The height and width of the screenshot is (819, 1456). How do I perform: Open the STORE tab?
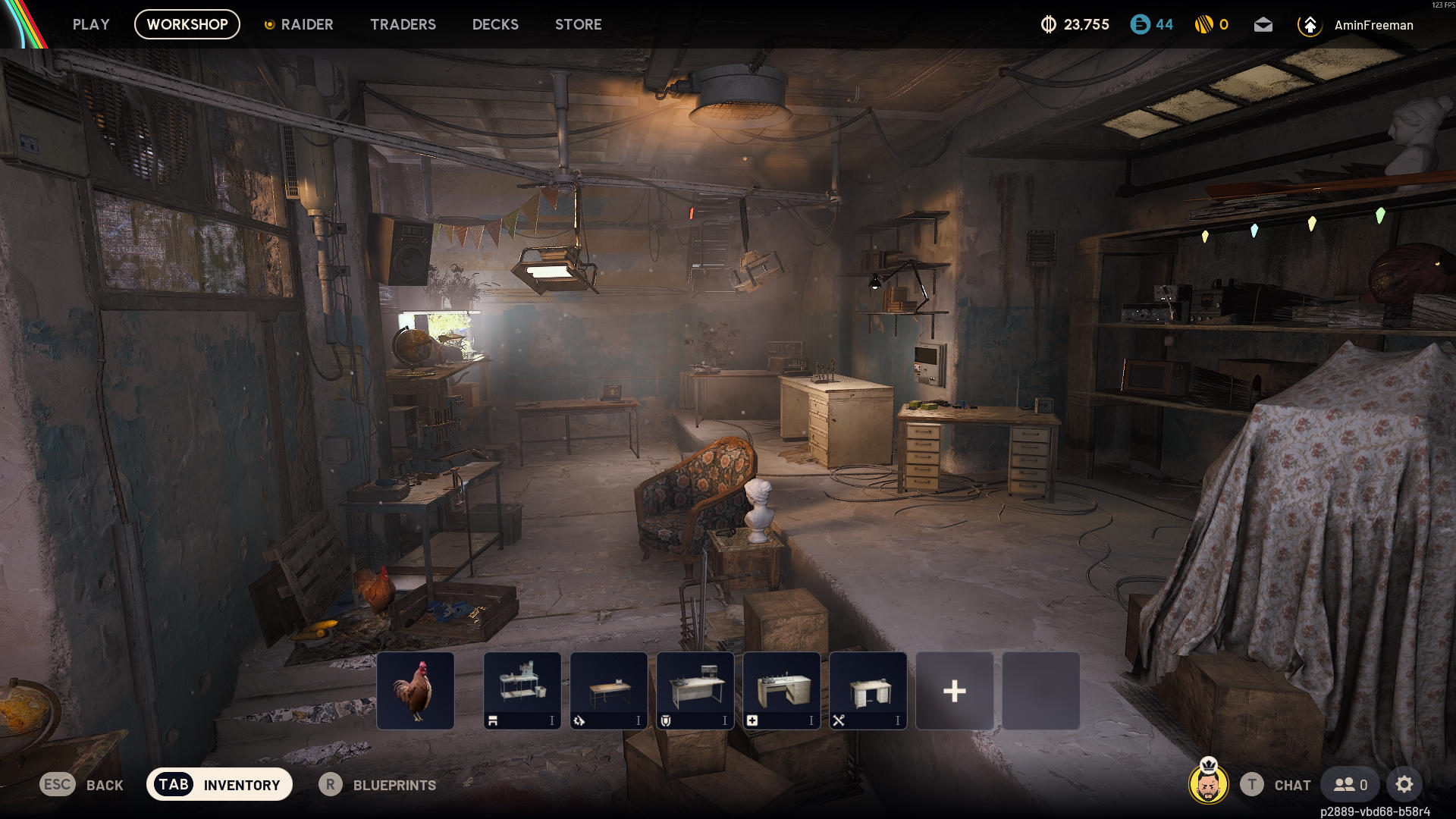click(578, 24)
